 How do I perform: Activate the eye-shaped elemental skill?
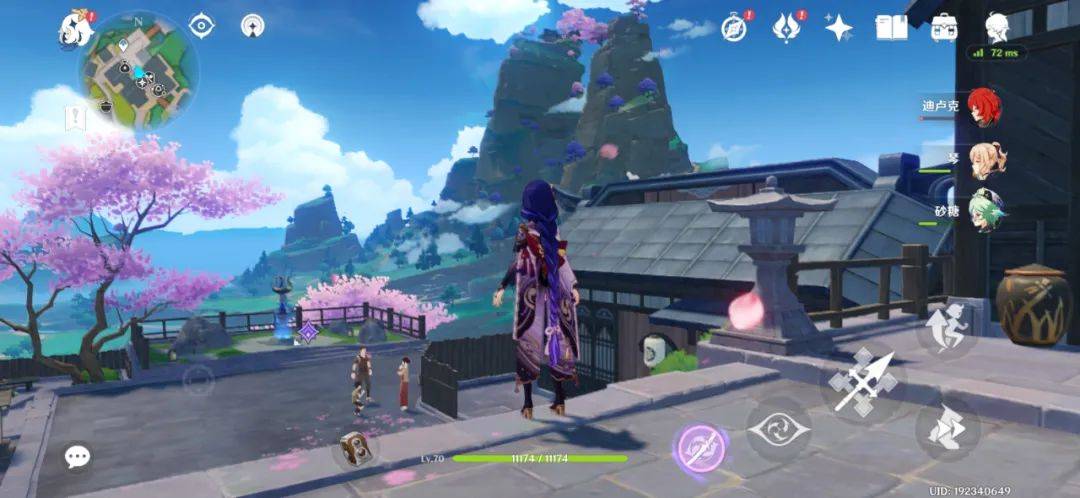(x=778, y=429)
